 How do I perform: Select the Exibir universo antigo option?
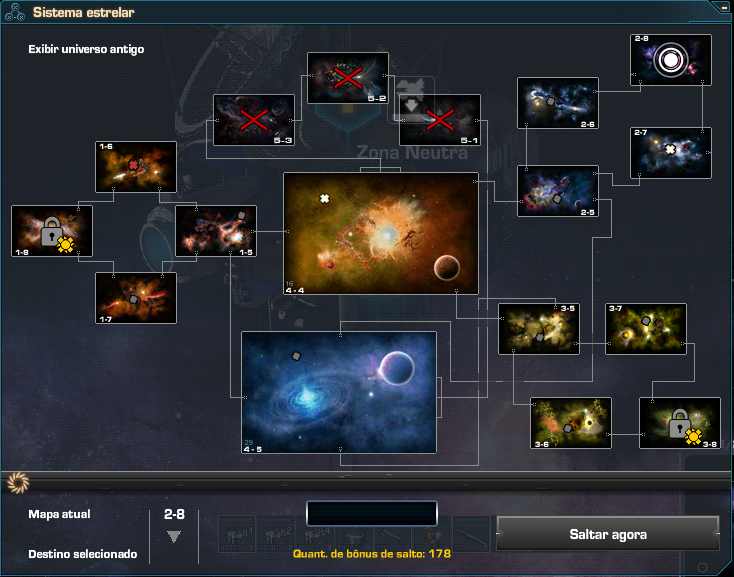coord(86,49)
